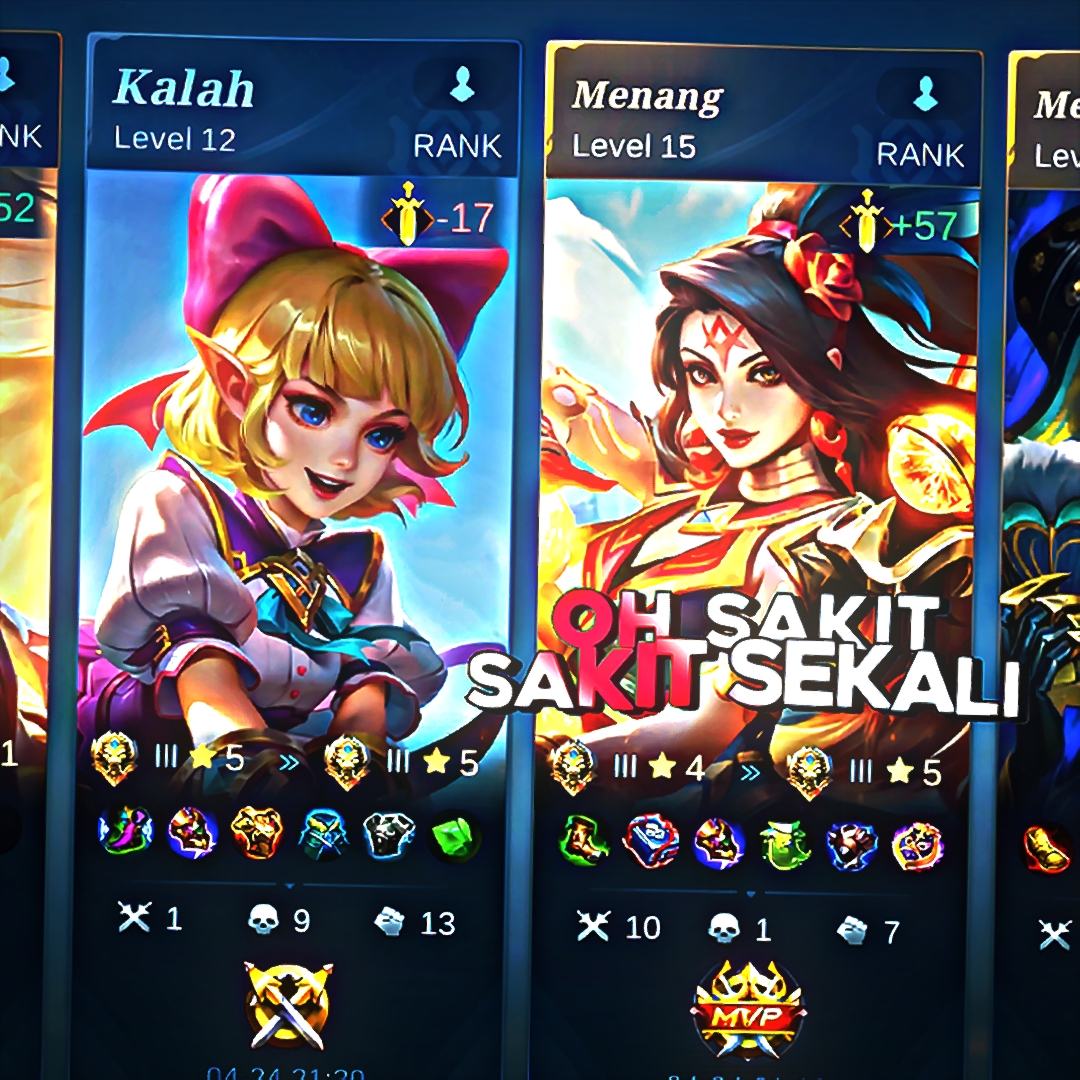Screen dimensions: 1080x1080
Task: Inspect the blue spellbook item on the Menang card
Action: tap(651, 842)
